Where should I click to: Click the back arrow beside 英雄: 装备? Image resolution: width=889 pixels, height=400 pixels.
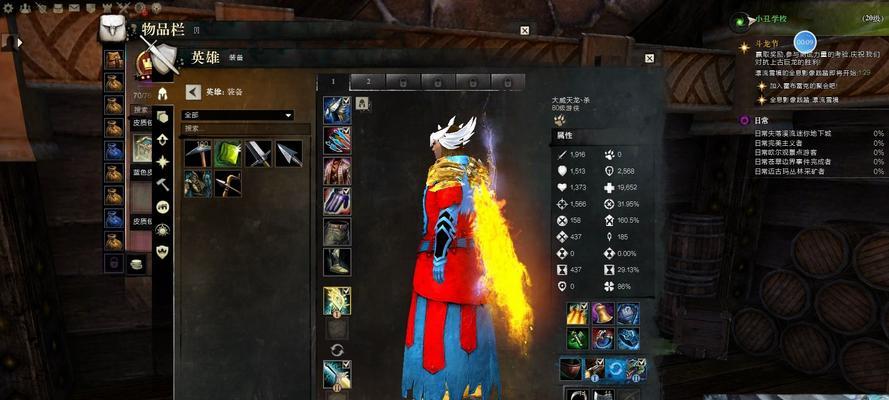click(193, 91)
